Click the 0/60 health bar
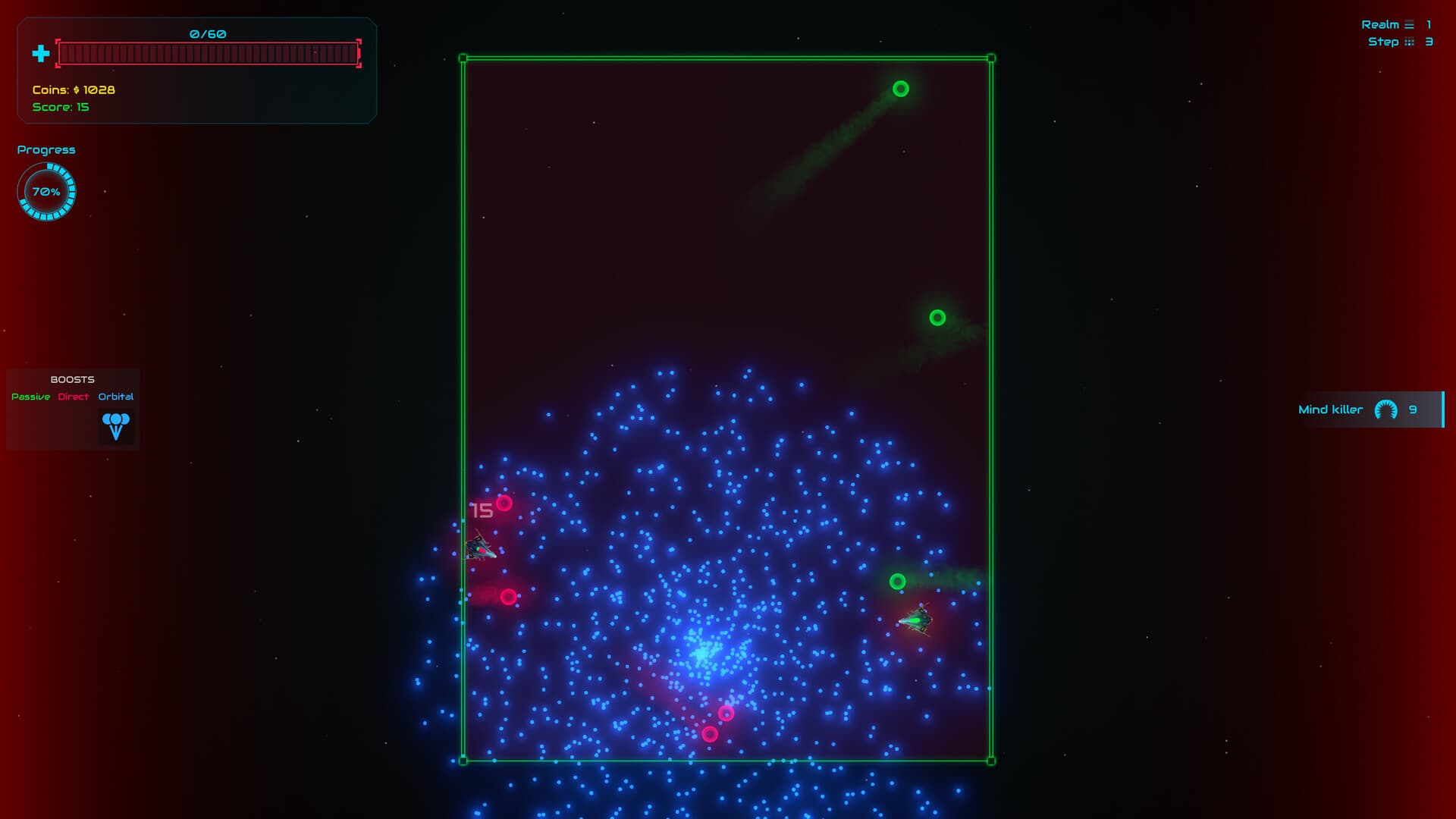Screen dimensions: 1456x819 (x=209, y=52)
